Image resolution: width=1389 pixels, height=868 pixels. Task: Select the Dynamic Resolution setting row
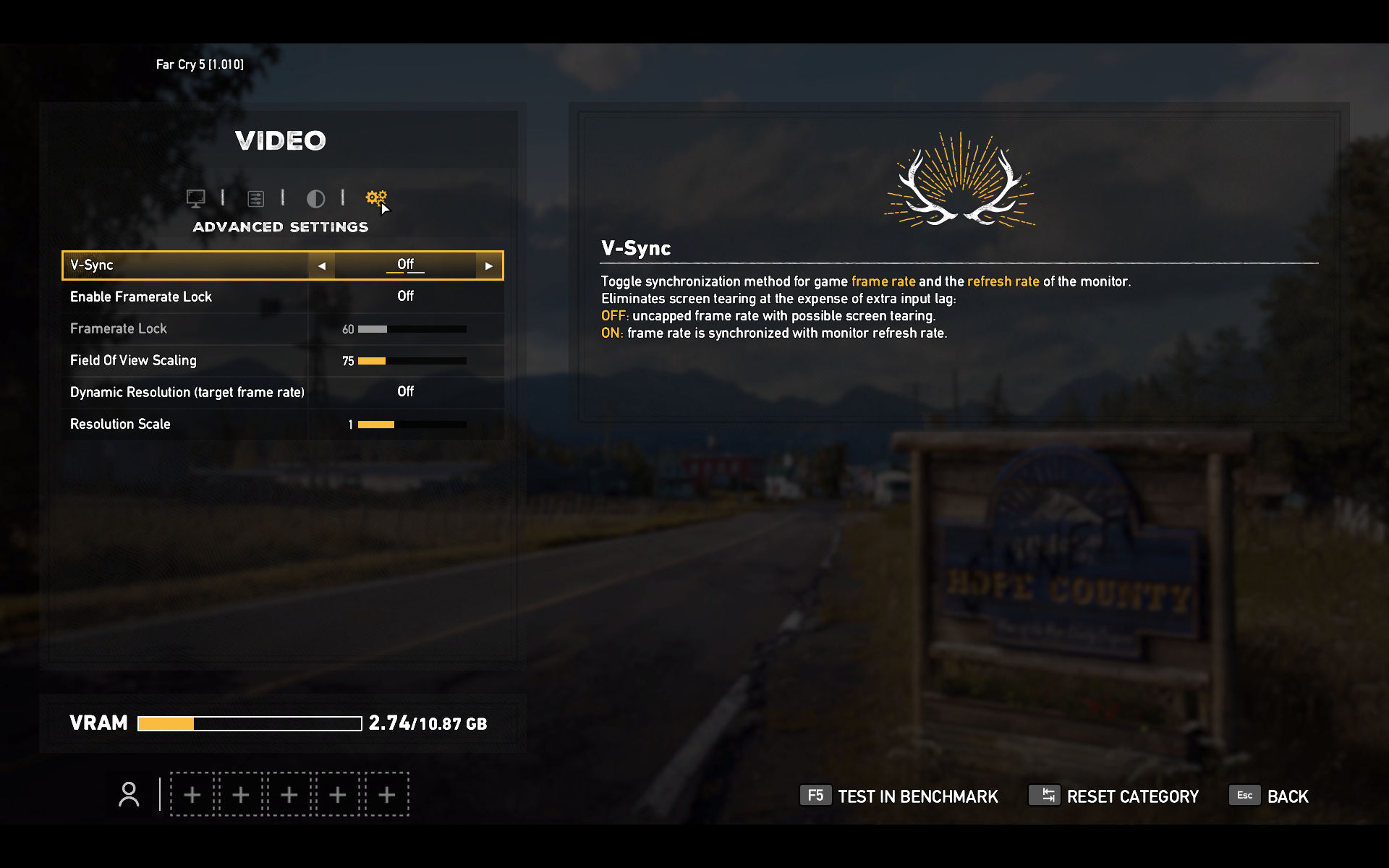click(282, 392)
